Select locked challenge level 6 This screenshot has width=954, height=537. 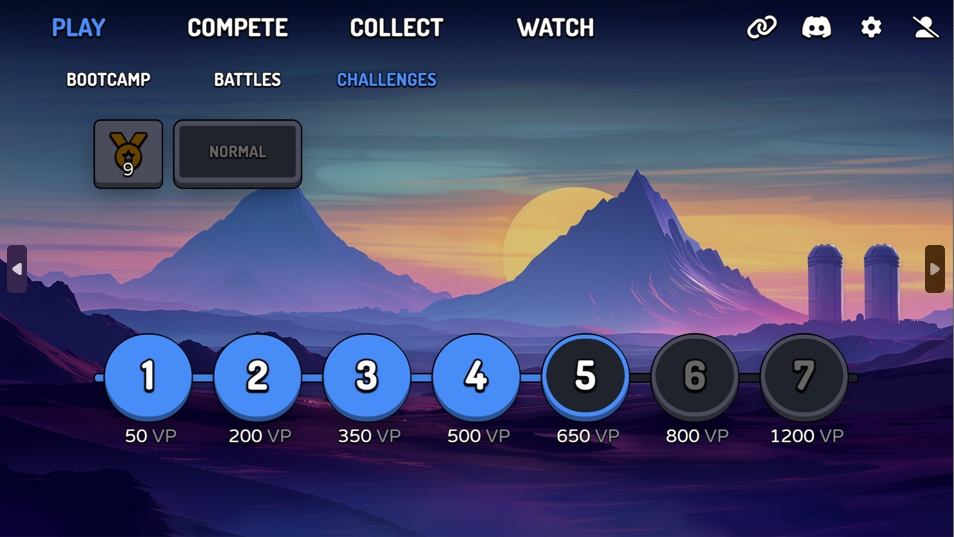[x=694, y=376]
